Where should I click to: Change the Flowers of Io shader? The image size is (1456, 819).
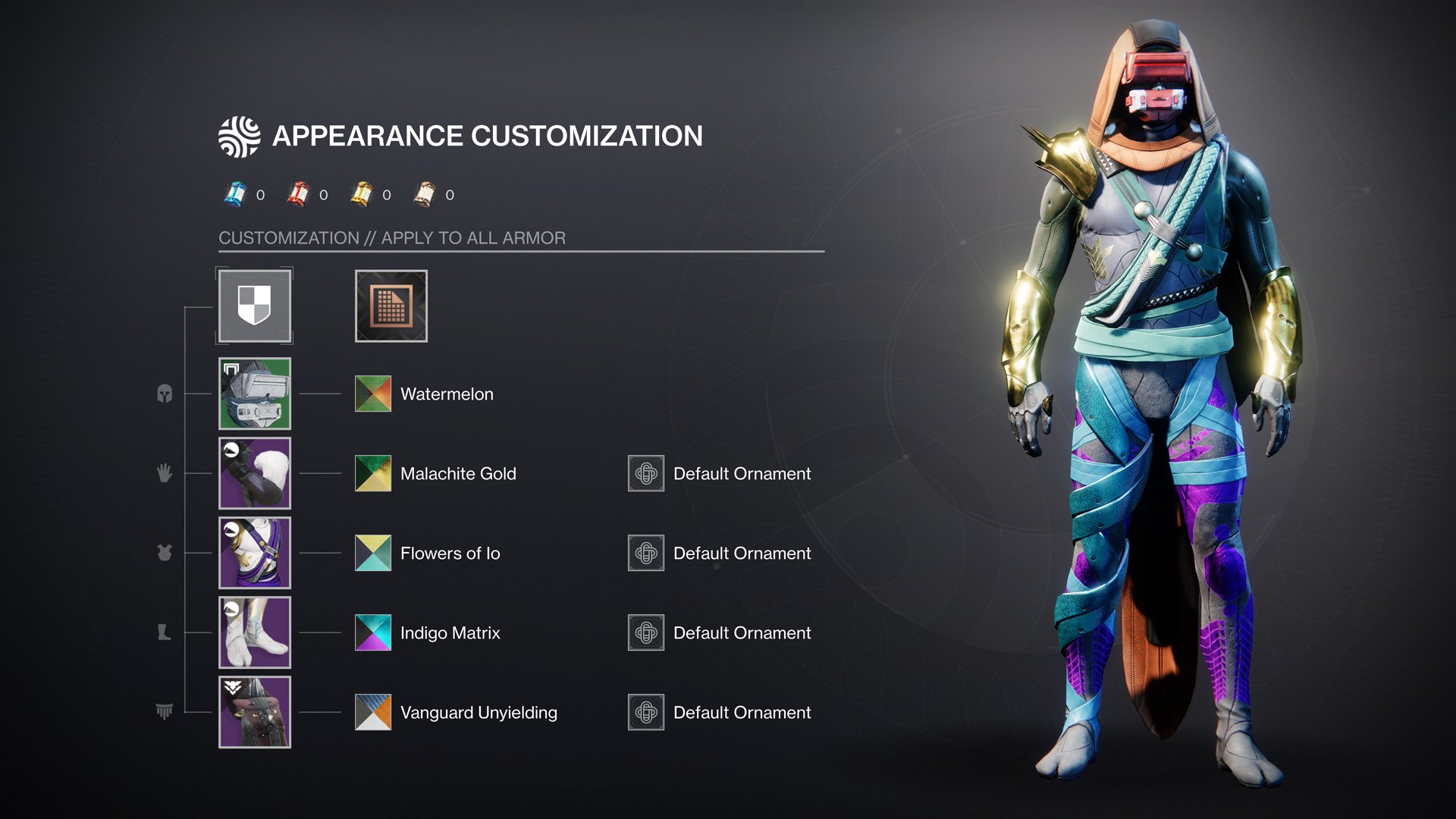coord(373,553)
